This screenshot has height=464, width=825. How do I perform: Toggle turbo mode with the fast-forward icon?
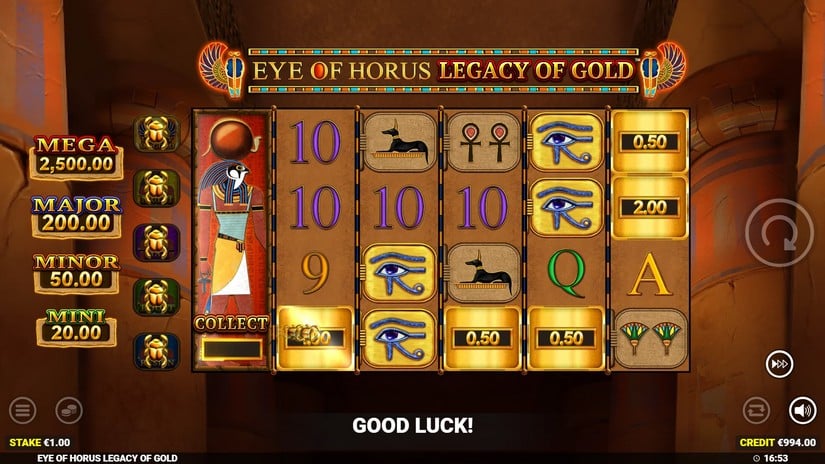(779, 363)
